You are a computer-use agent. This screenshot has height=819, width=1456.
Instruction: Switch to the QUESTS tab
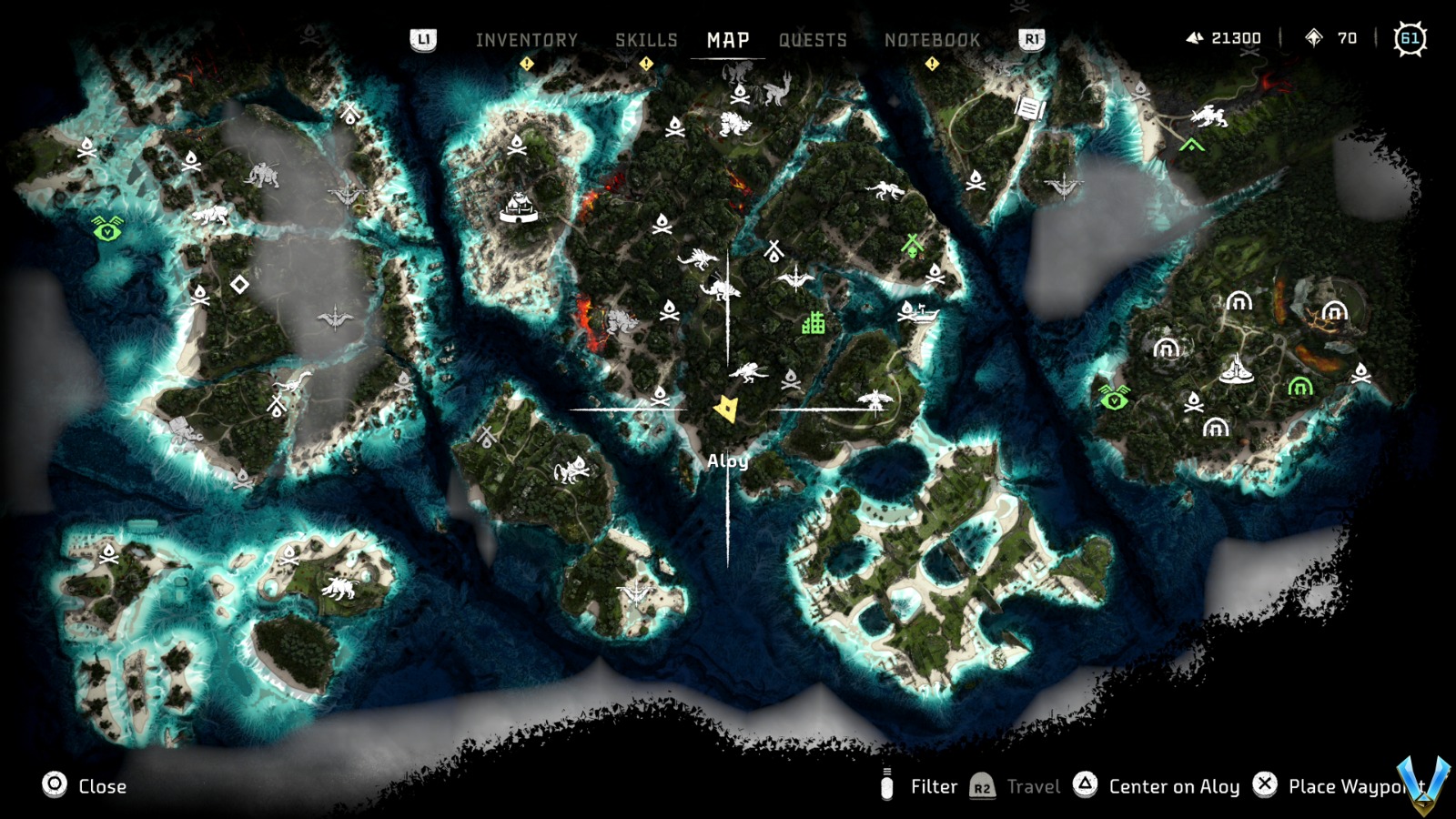pos(813,40)
